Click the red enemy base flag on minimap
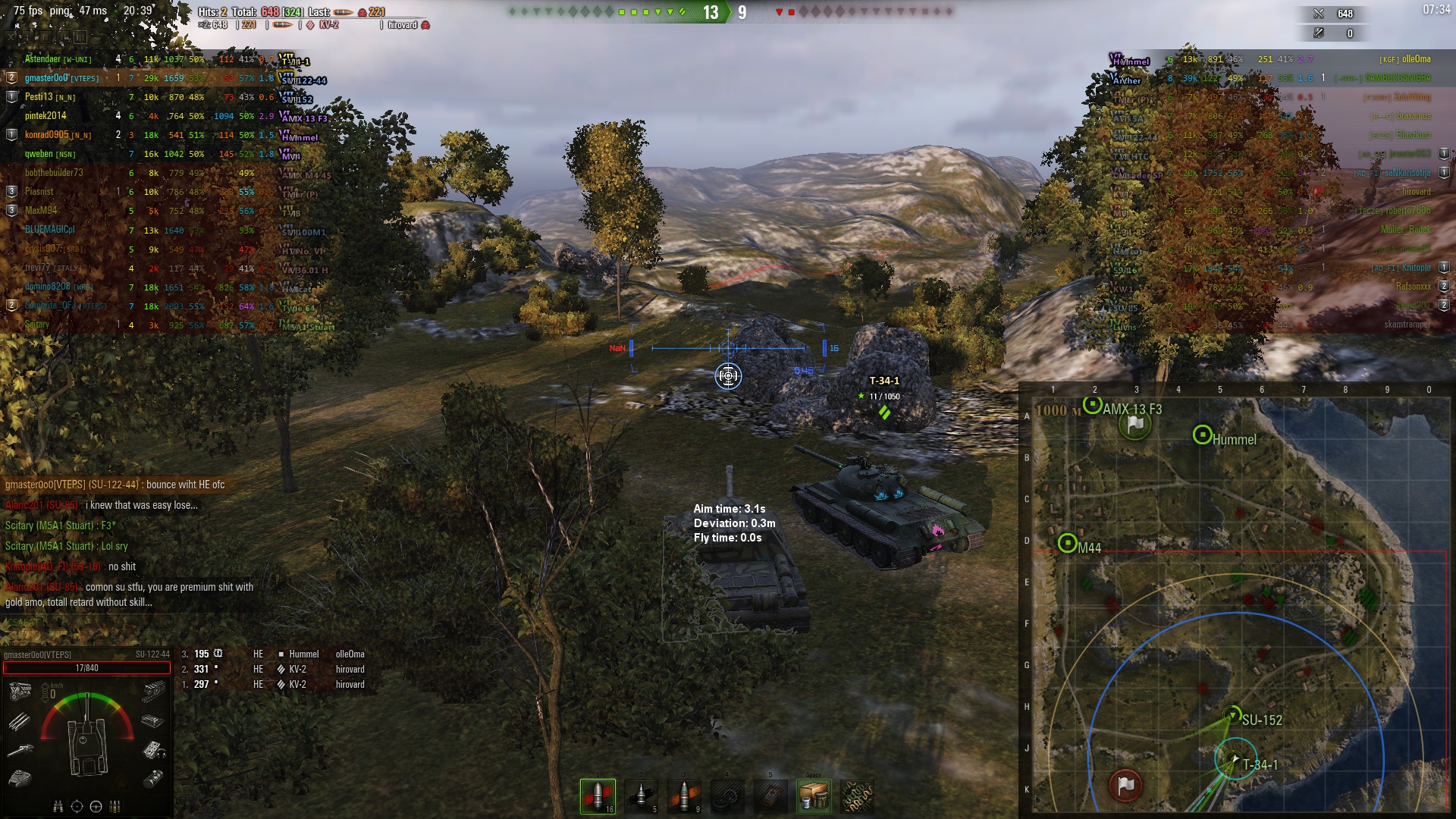The image size is (1456, 819). (1126, 785)
